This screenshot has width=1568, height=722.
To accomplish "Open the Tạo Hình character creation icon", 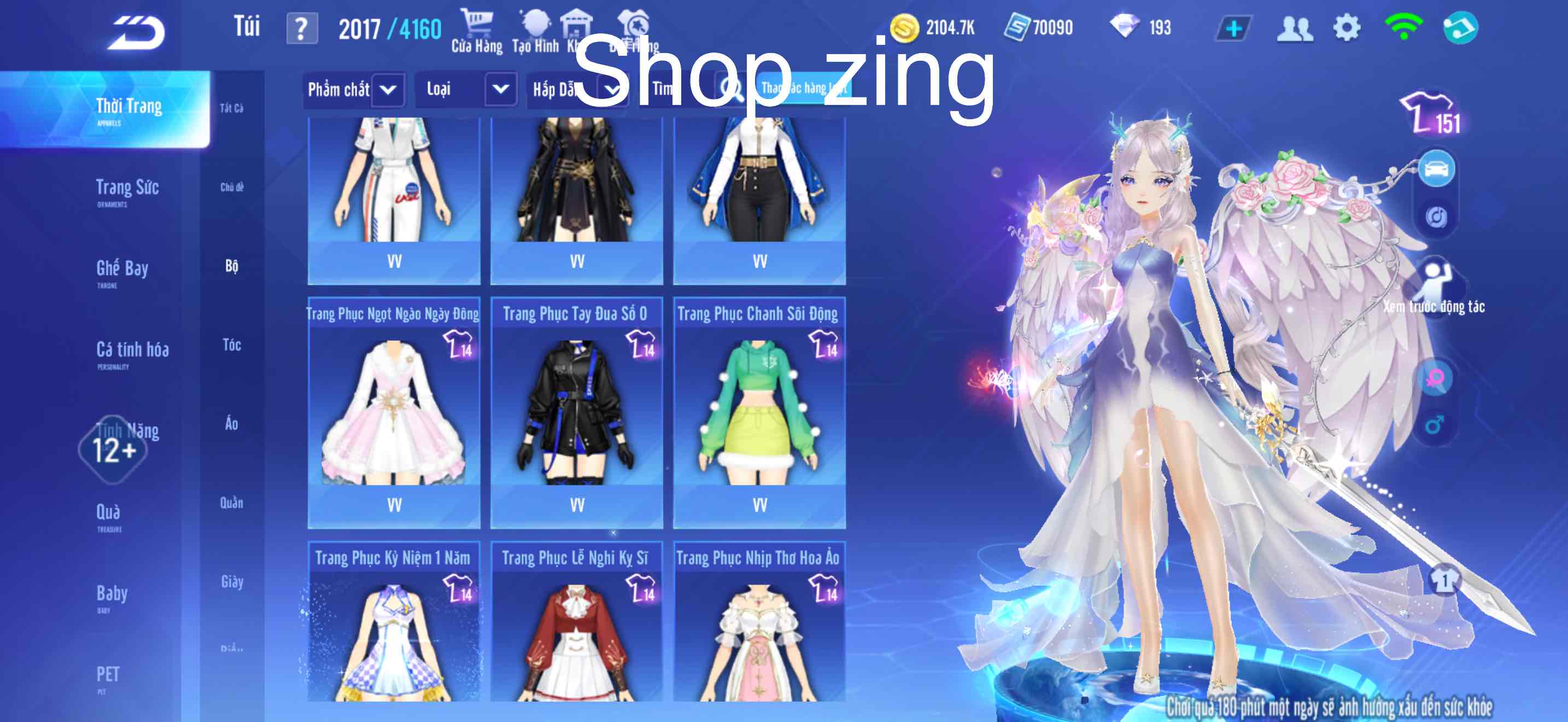I will 536,25.
